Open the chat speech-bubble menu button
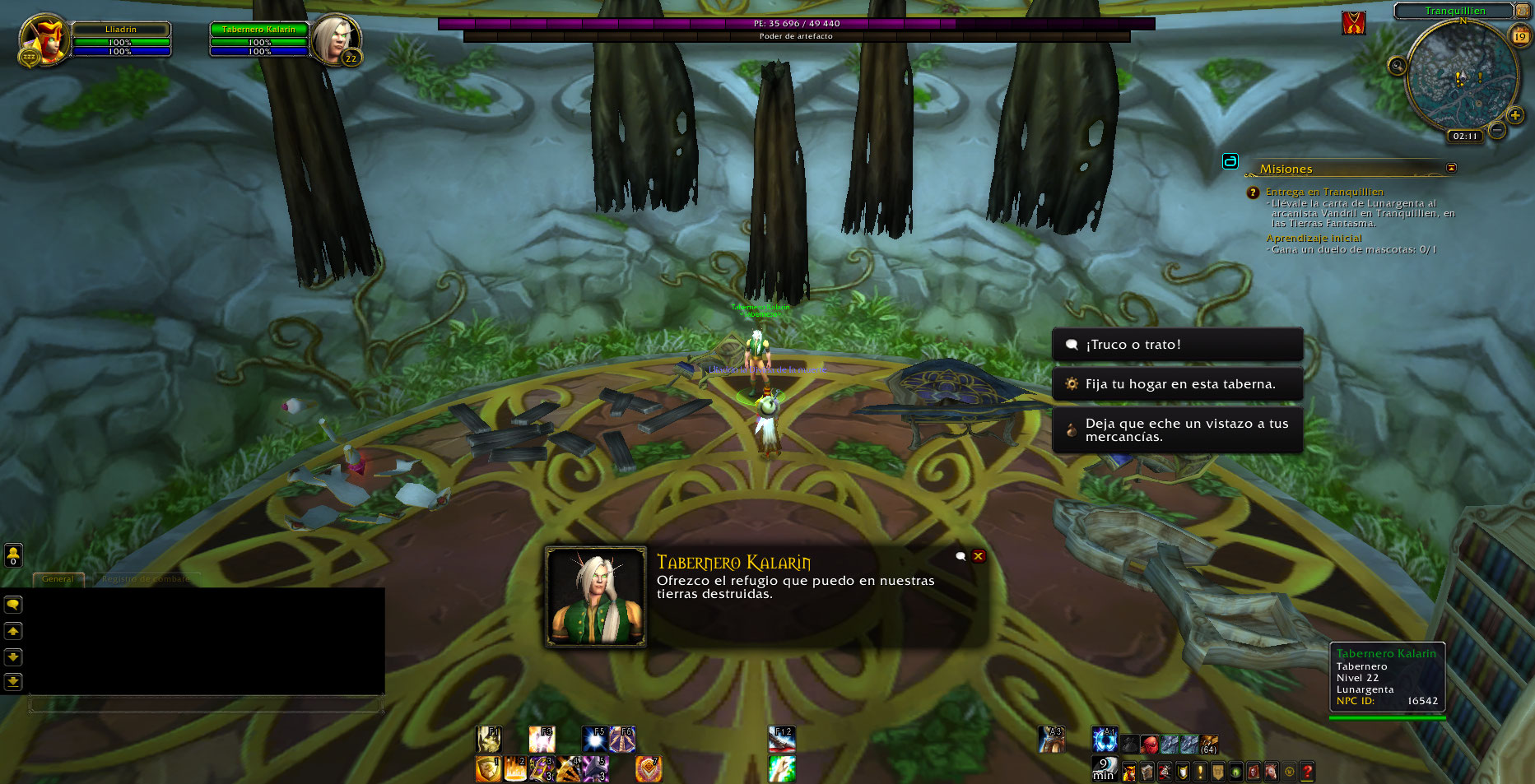Viewport: 1535px width, 784px height. 13,605
